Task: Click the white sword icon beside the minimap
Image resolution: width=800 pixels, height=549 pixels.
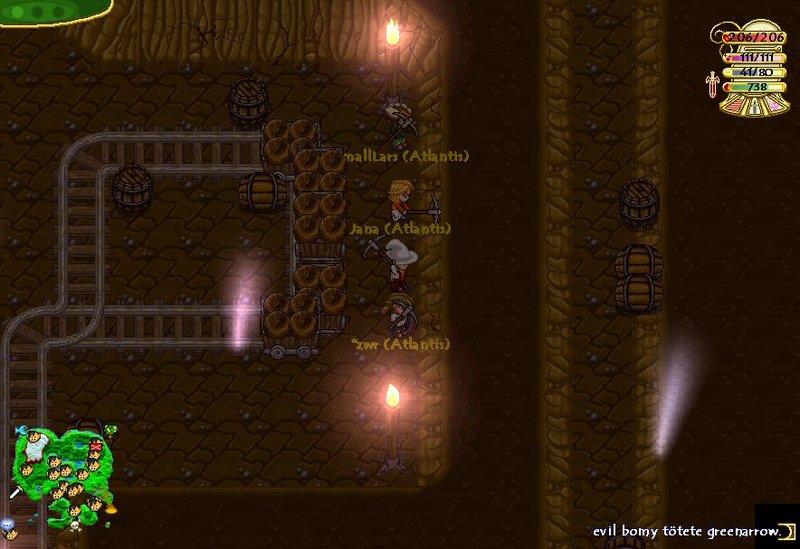Action: [16, 492]
